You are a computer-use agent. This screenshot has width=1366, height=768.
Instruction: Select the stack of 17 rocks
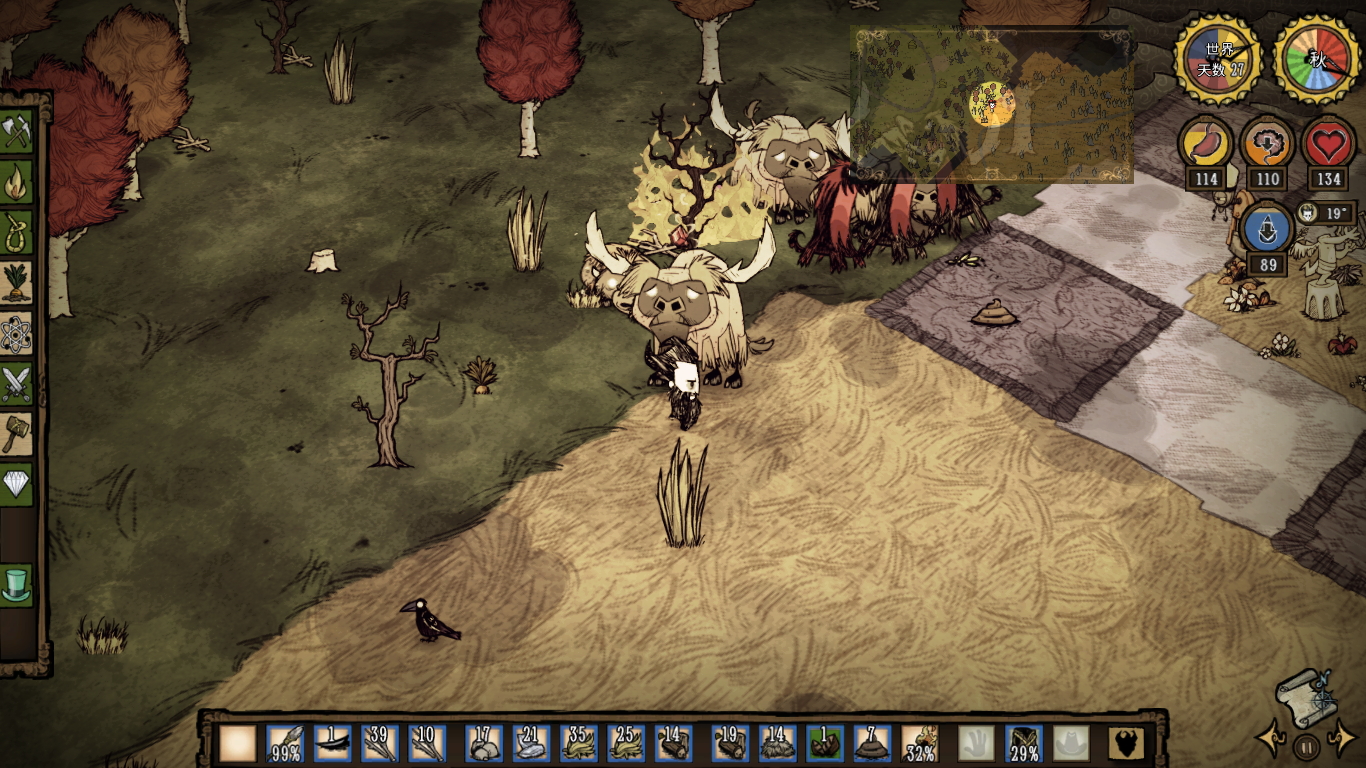(485, 744)
